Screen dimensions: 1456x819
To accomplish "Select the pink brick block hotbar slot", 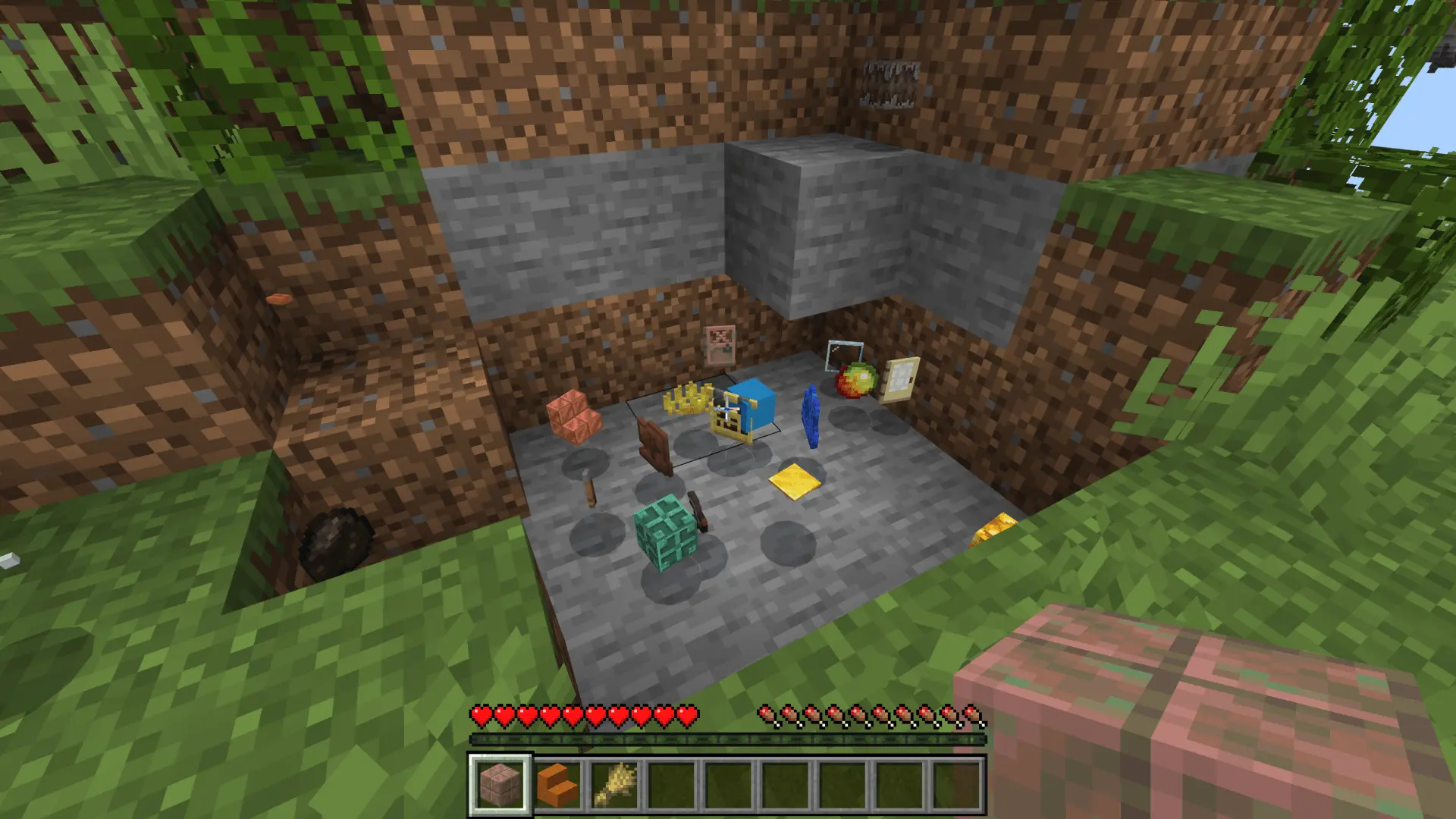I will 500,784.
